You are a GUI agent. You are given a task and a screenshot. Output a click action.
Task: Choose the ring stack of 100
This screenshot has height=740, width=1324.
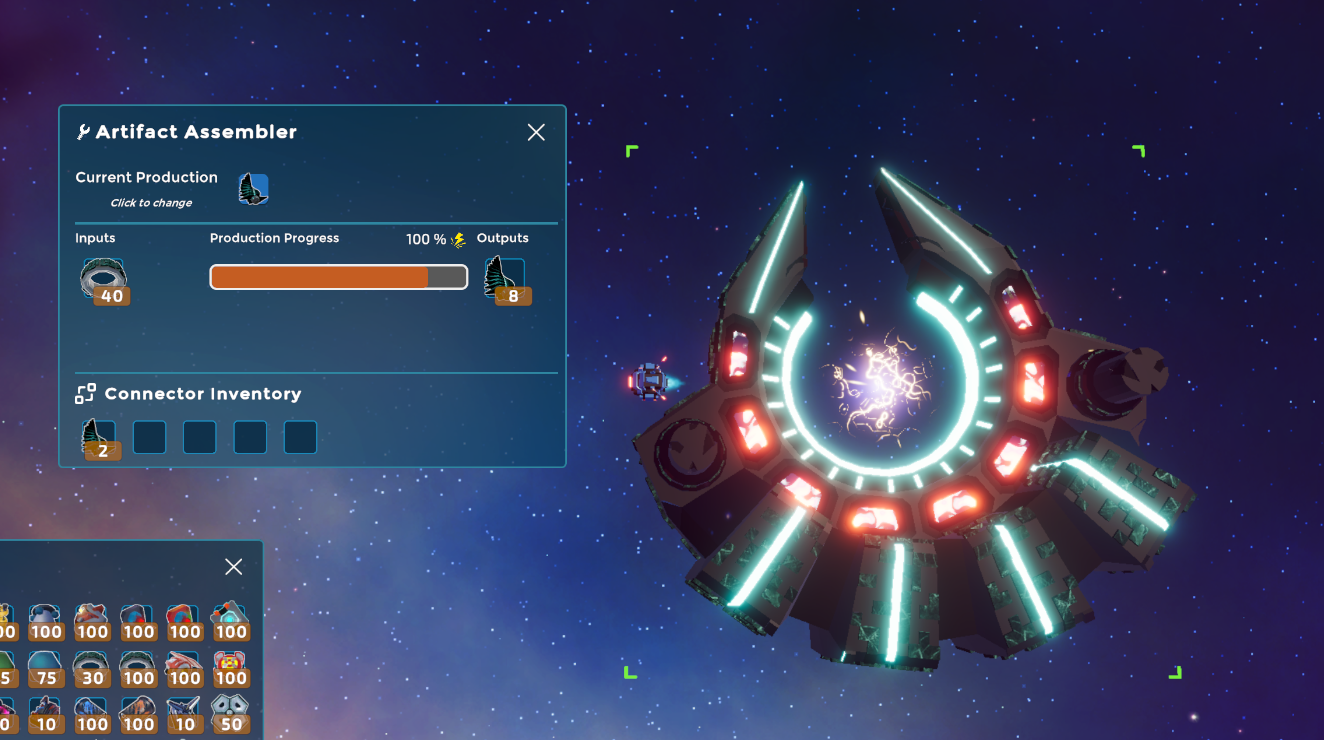[x=137, y=666]
